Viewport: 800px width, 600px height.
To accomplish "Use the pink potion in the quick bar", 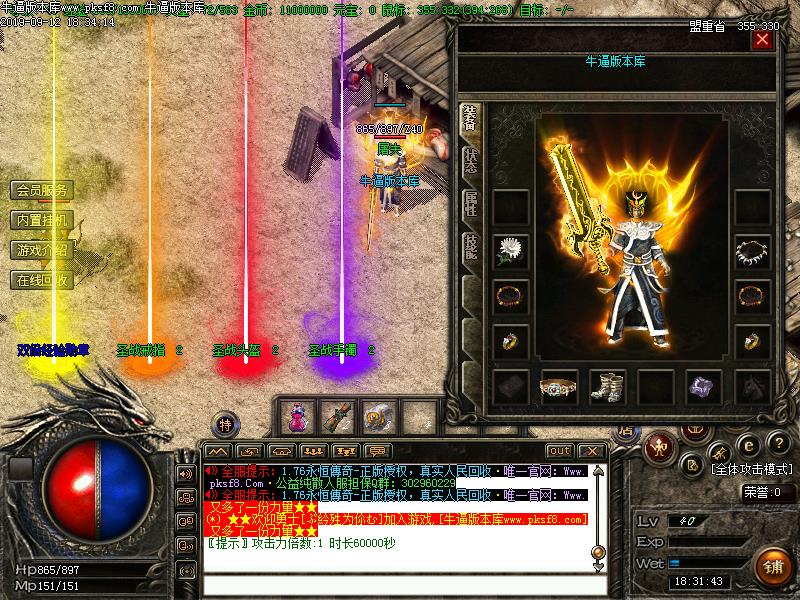I will pyautogui.click(x=299, y=415).
